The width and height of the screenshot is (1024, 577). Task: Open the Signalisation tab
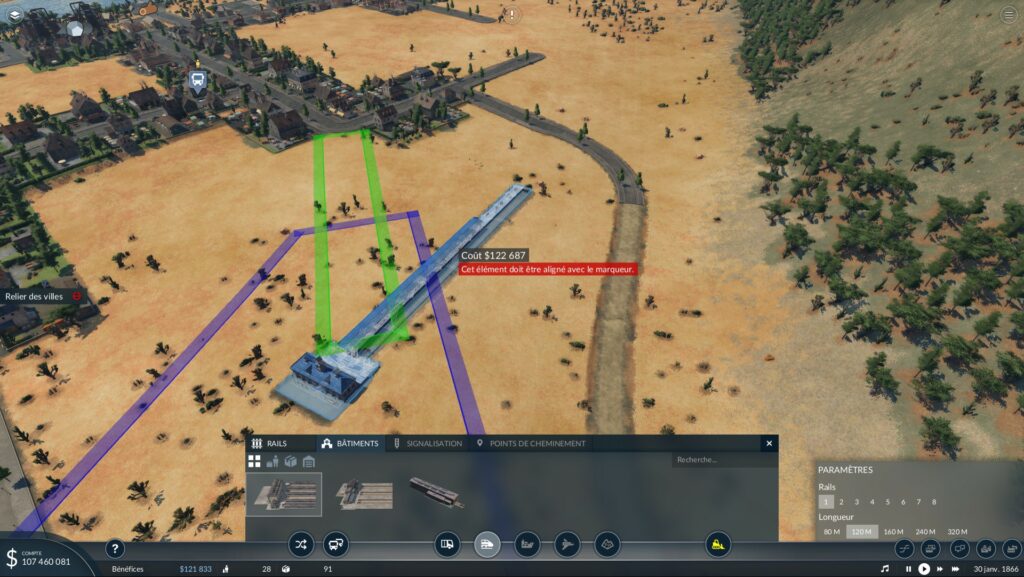pyautogui.click(x=428, y=443)
